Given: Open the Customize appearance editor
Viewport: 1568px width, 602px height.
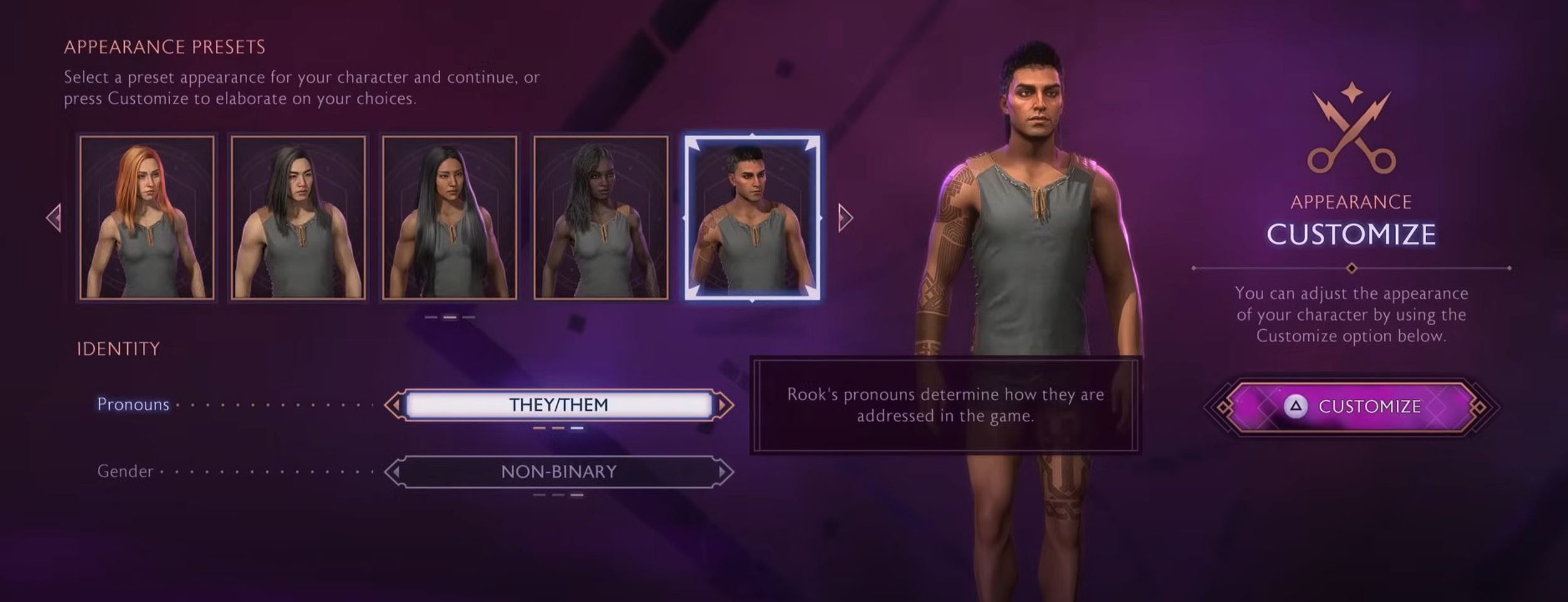Looking at the screenshot, I should [1351, 406].
